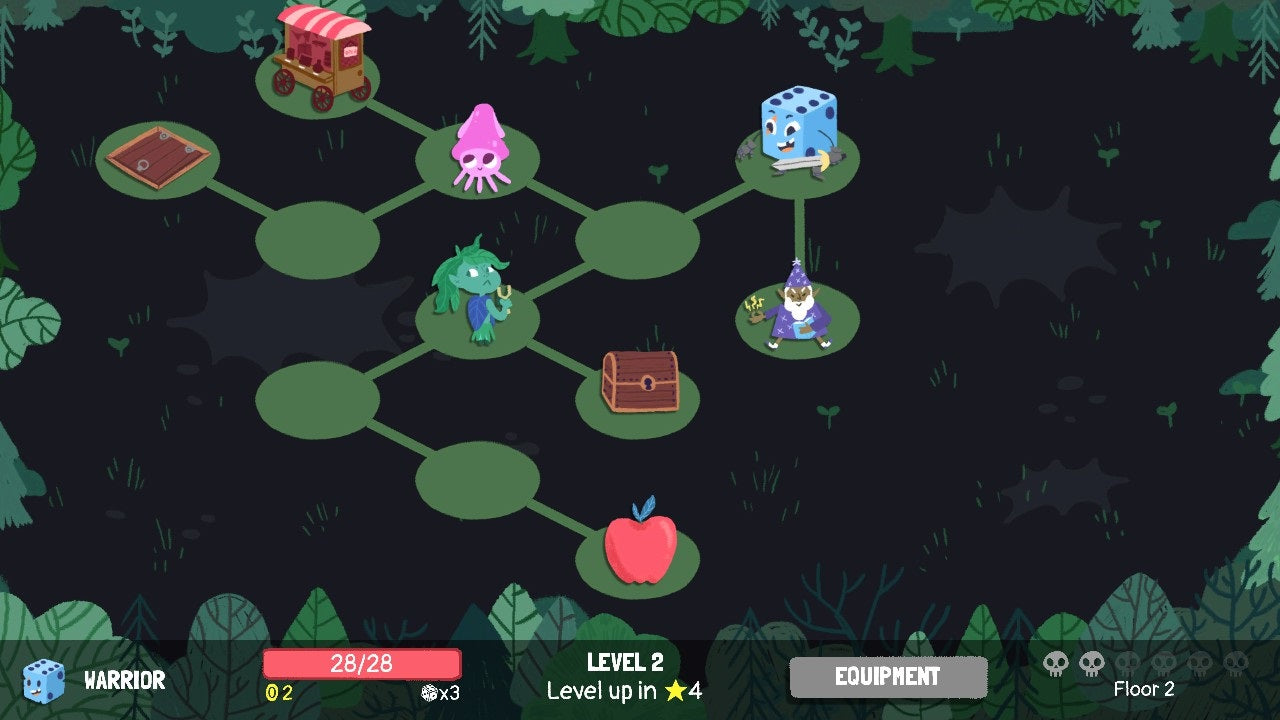Click the Level 2 heading
The image size is (1280, 720).
625,663
